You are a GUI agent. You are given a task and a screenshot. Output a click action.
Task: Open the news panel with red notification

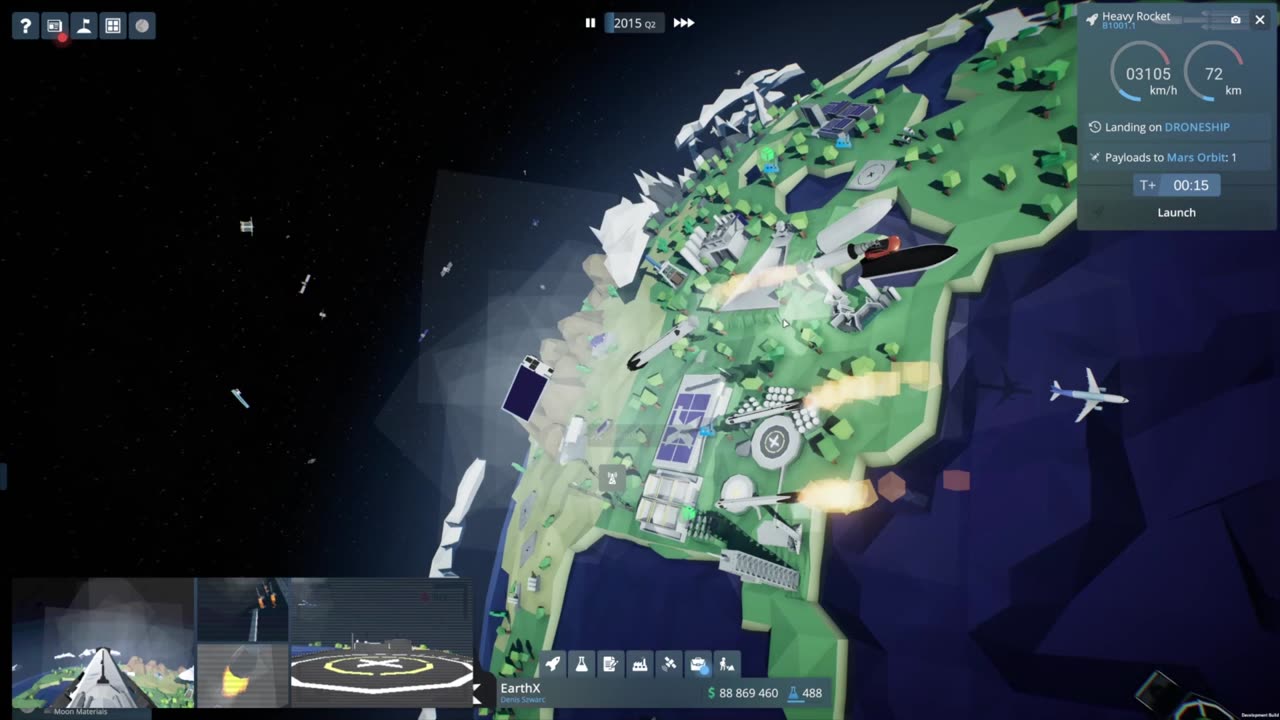[x=55, y=26]
